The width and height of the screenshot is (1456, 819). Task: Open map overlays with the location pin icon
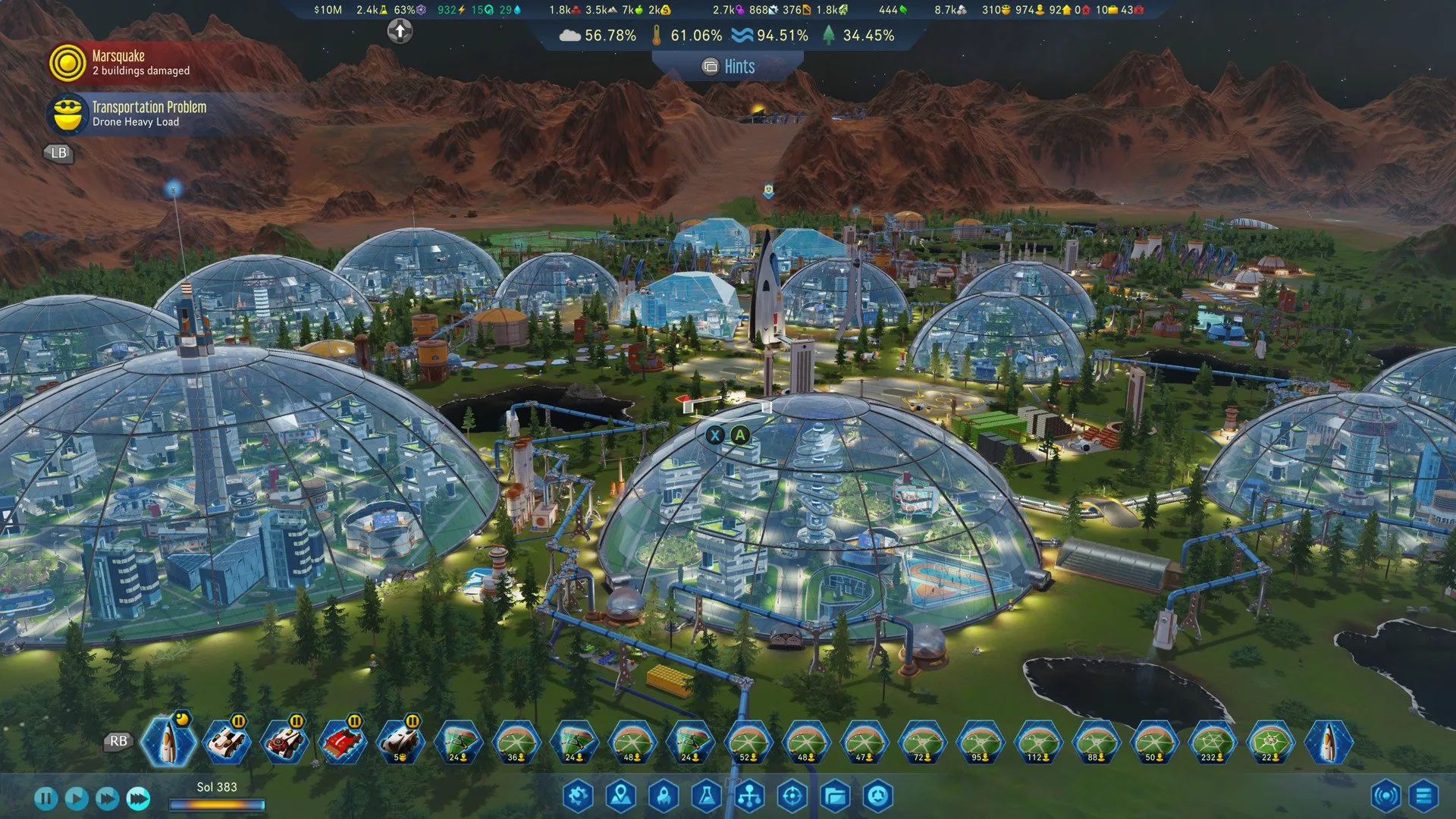[620, 795]
